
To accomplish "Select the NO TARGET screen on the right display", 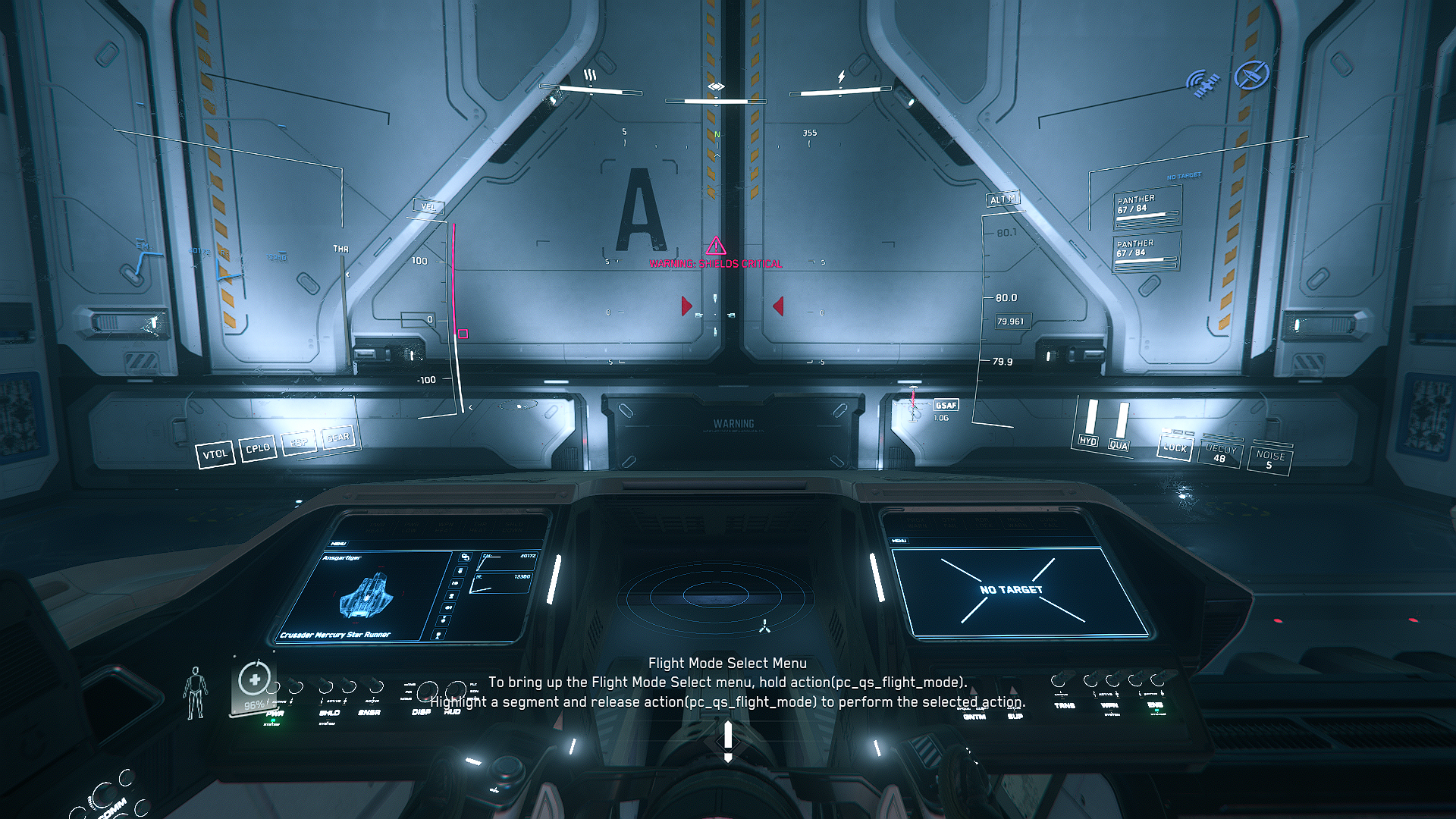I will click(x=1012, y=590).
